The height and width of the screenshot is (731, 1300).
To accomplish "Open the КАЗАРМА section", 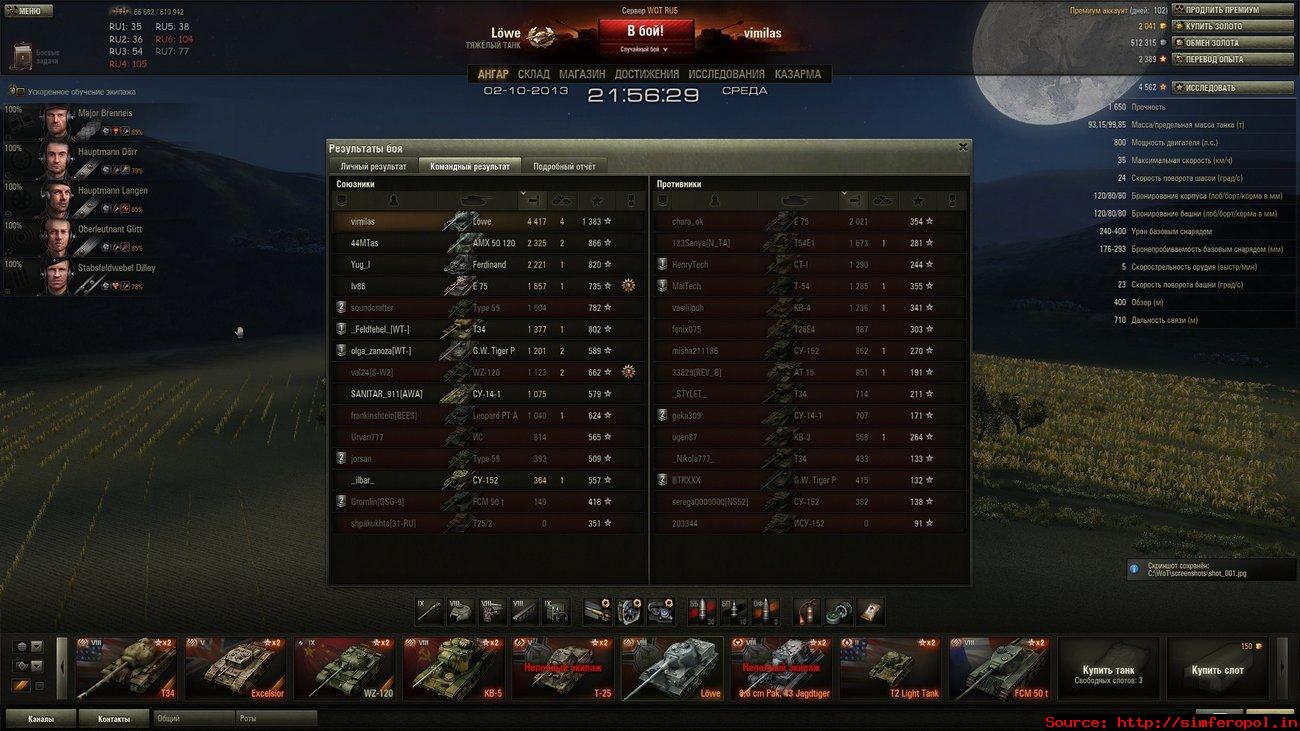I will click(x=797, y=74).
